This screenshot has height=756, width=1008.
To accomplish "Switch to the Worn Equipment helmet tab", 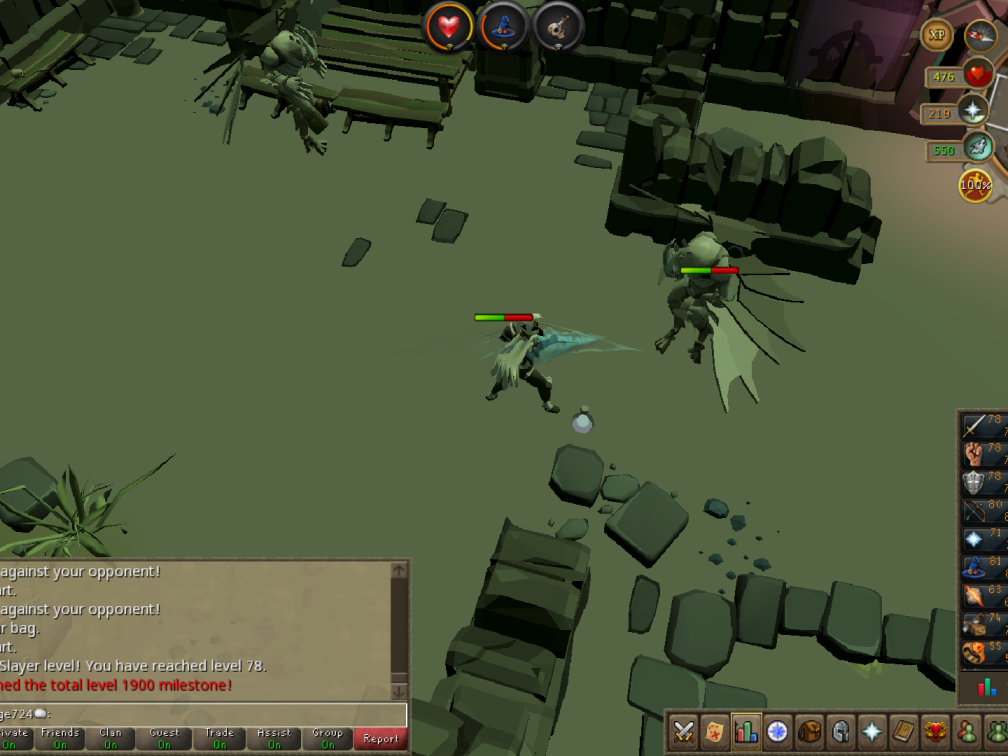I will (841, 732).
